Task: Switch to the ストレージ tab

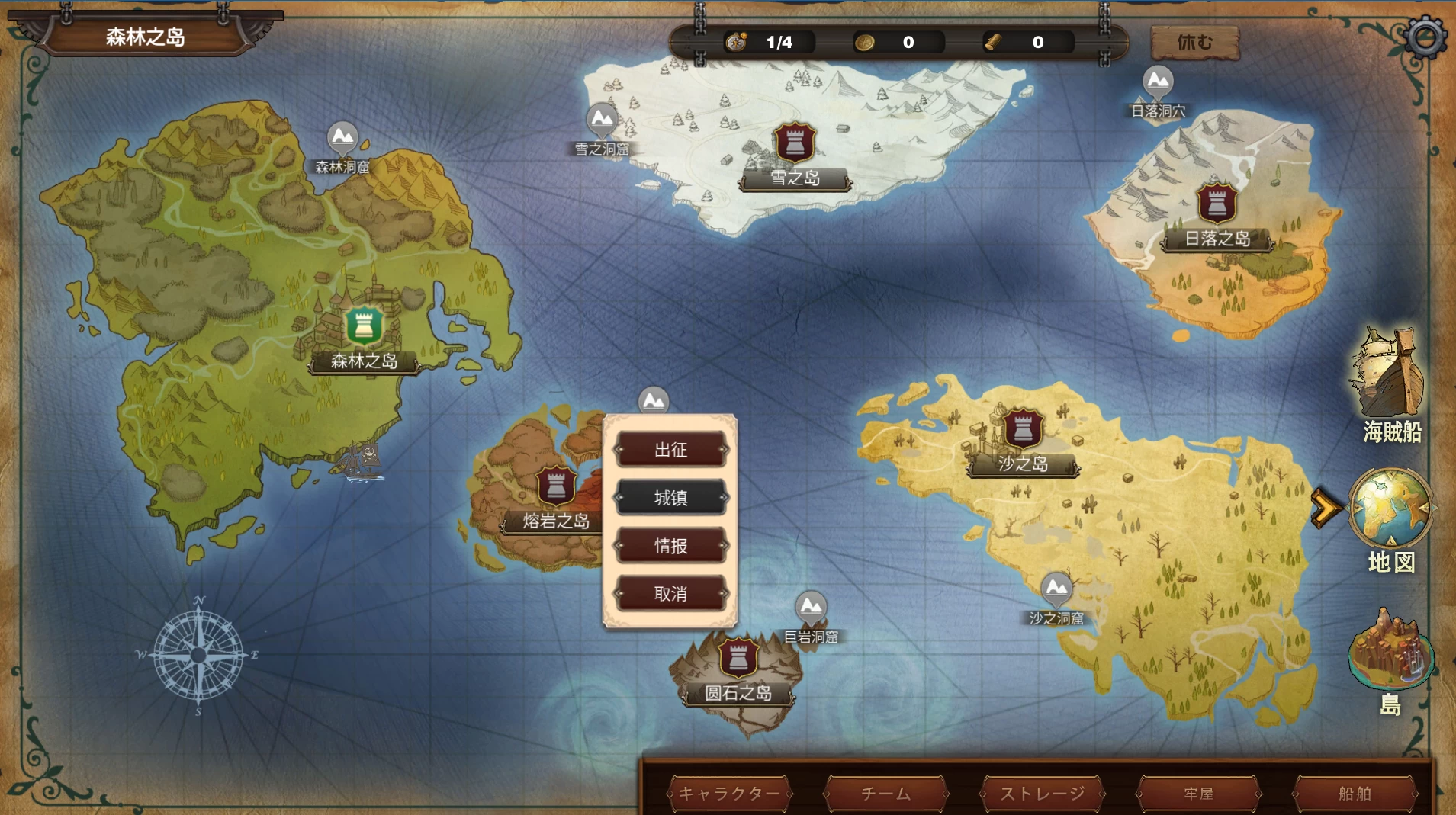Action: 1042,794
